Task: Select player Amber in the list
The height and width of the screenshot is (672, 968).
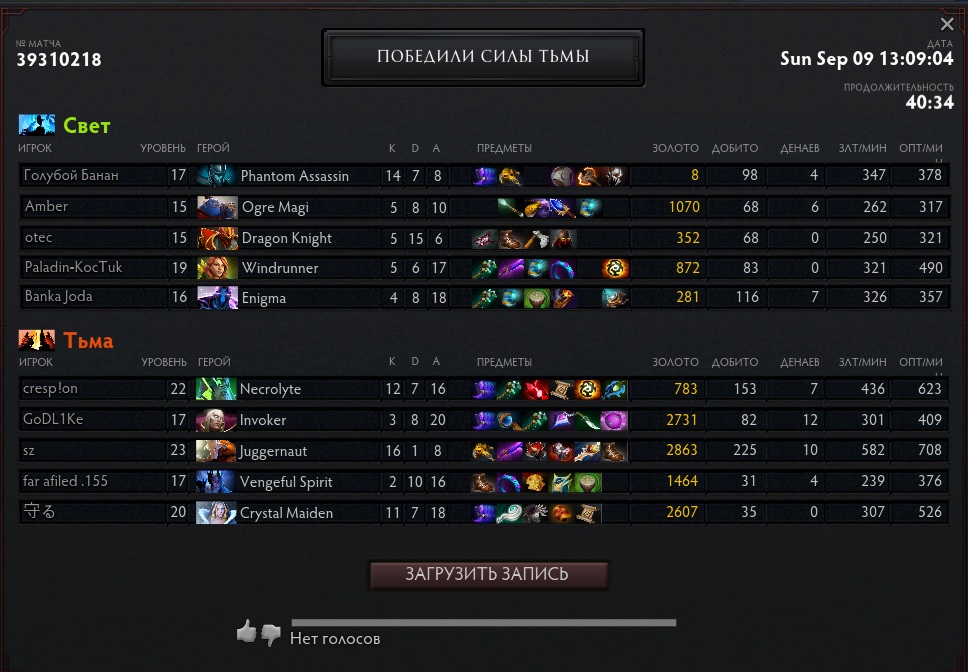Action: pos(47,207)
